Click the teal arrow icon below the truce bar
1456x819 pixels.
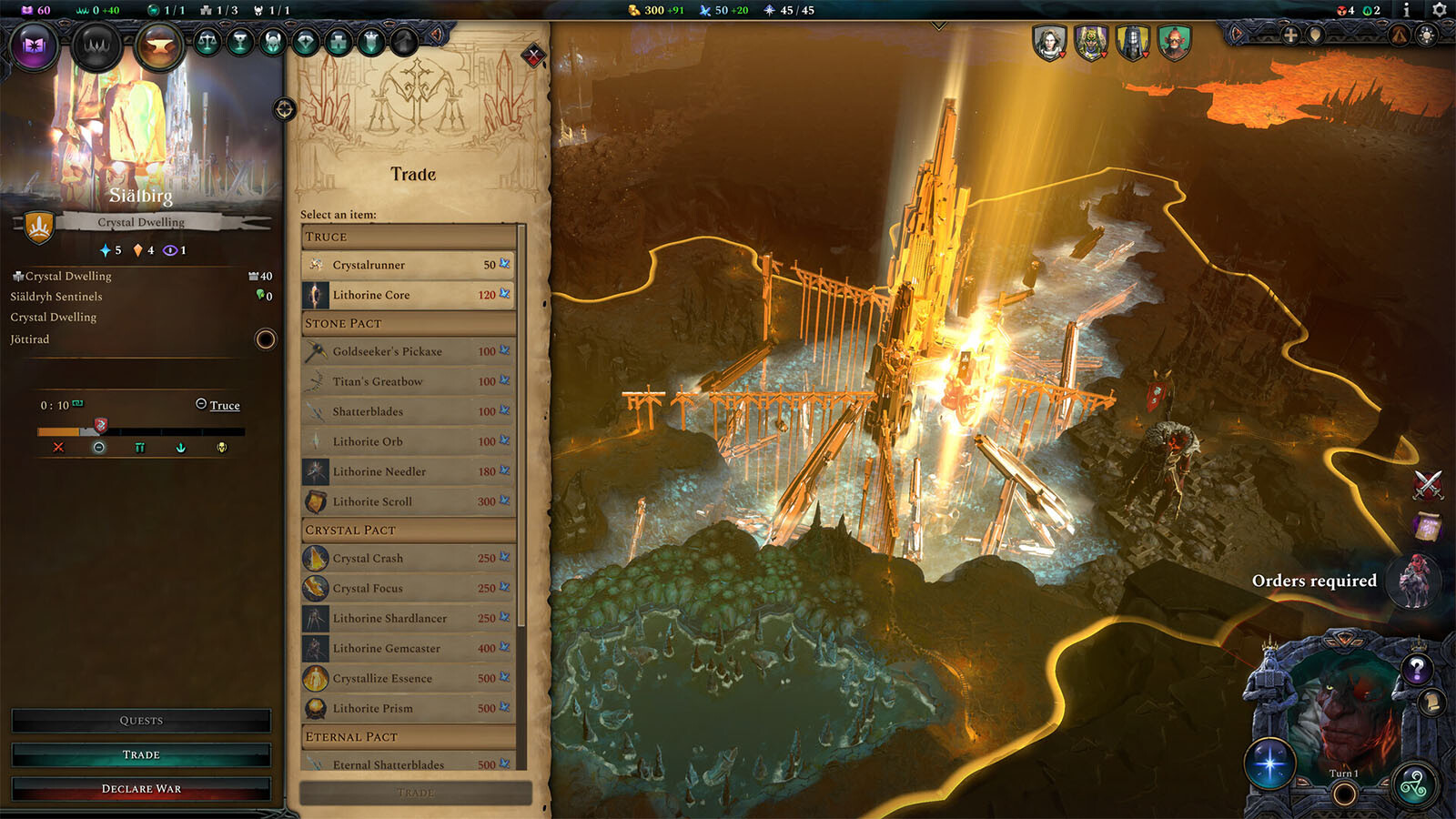[181, 448]
